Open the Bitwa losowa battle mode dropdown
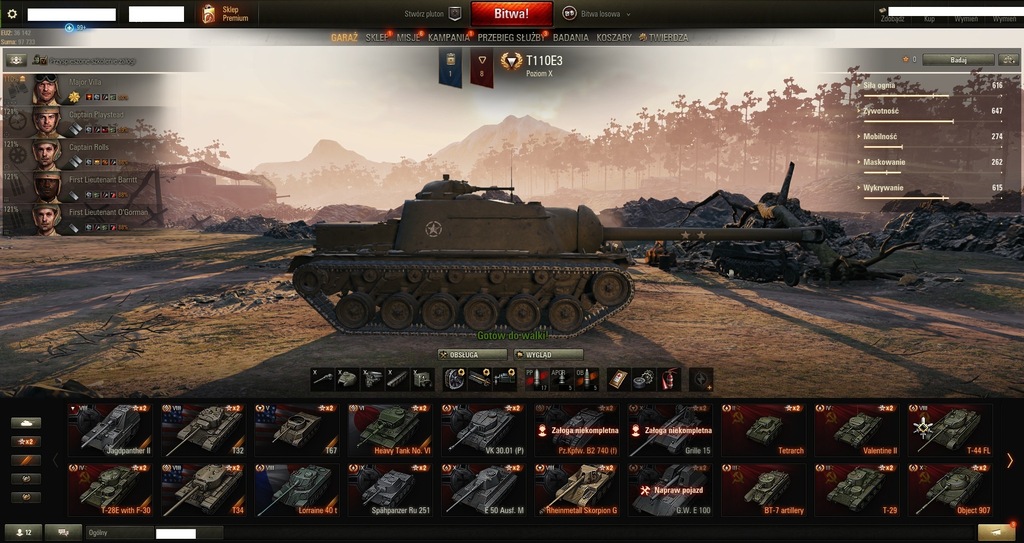 click(x=598, y=14)
